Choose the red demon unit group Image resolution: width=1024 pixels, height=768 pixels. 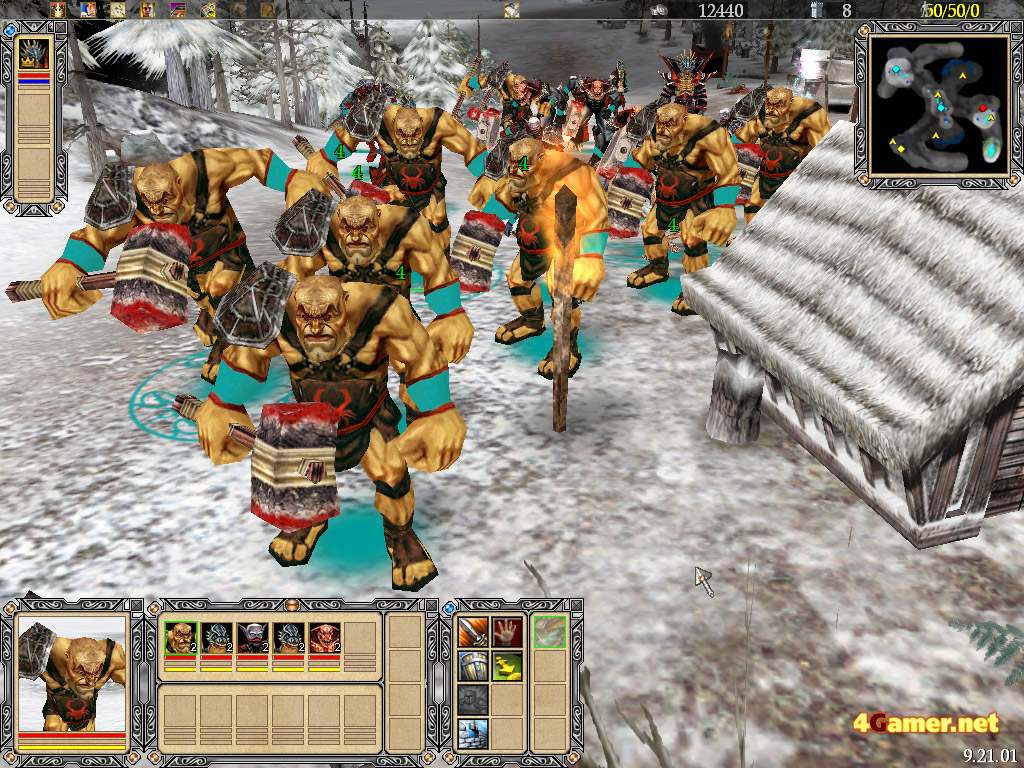click(324, 638)
